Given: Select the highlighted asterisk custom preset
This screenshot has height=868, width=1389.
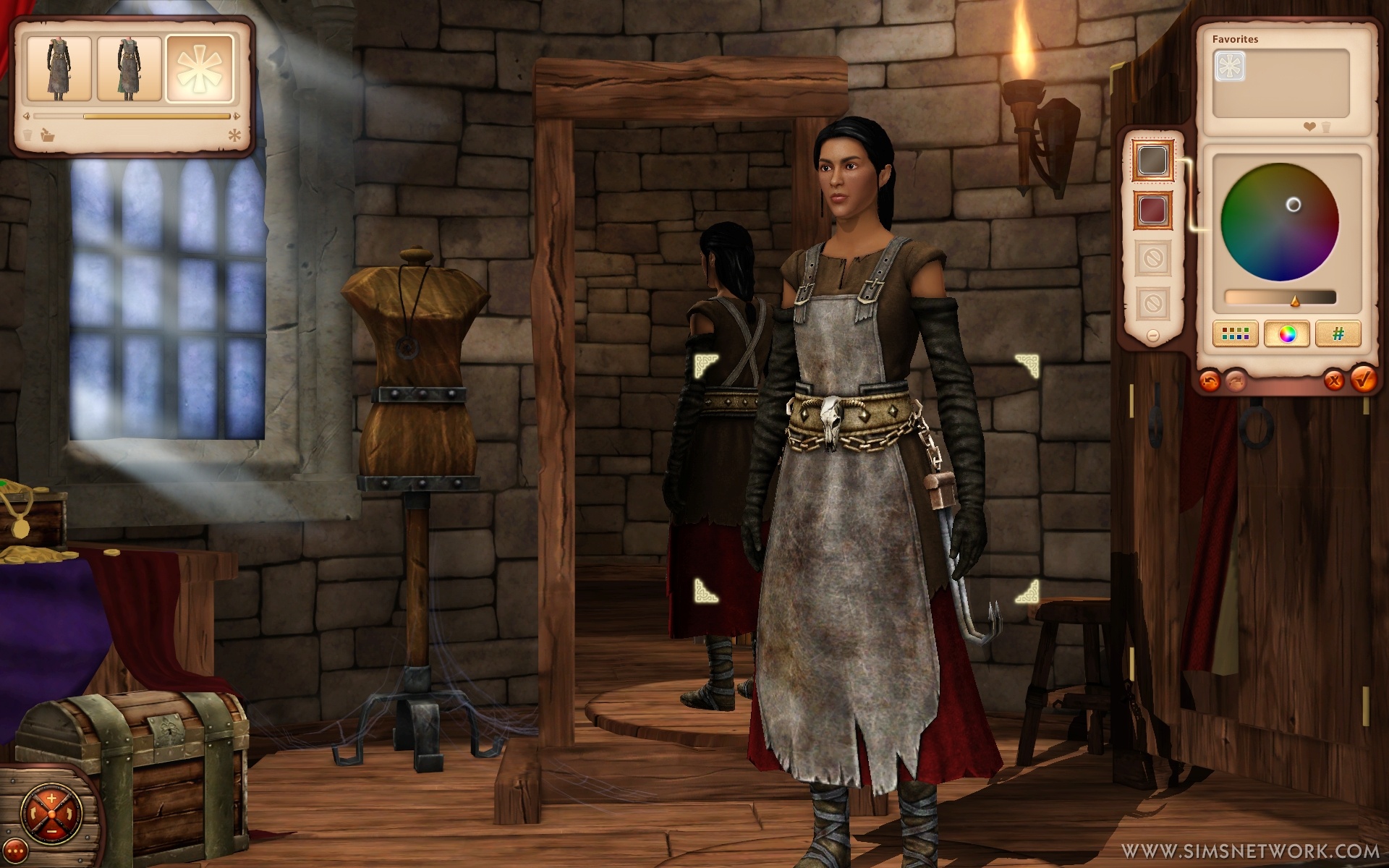Looking at the screenshot, I should (x=200, y=69).
